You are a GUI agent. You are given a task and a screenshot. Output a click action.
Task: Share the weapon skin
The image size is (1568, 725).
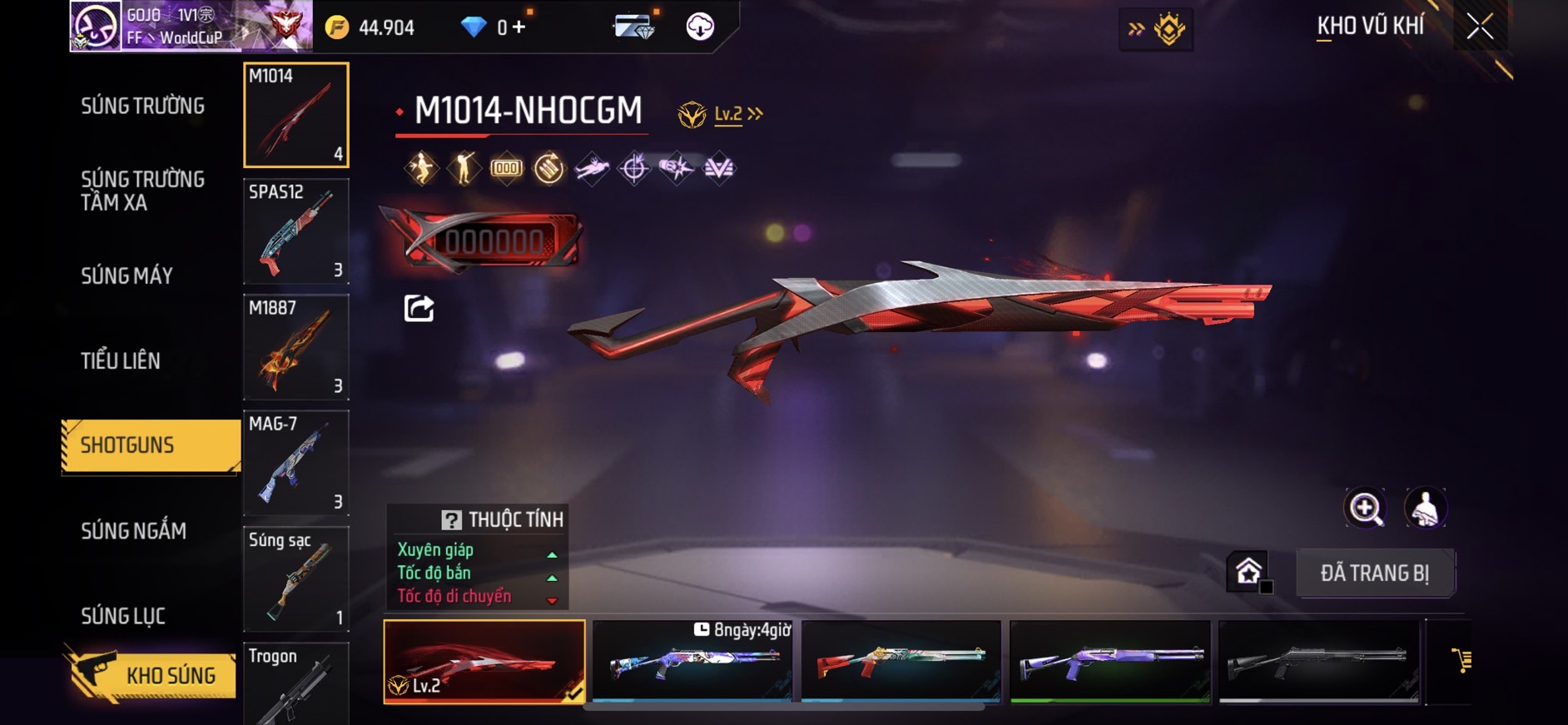(x=419, y=308)
